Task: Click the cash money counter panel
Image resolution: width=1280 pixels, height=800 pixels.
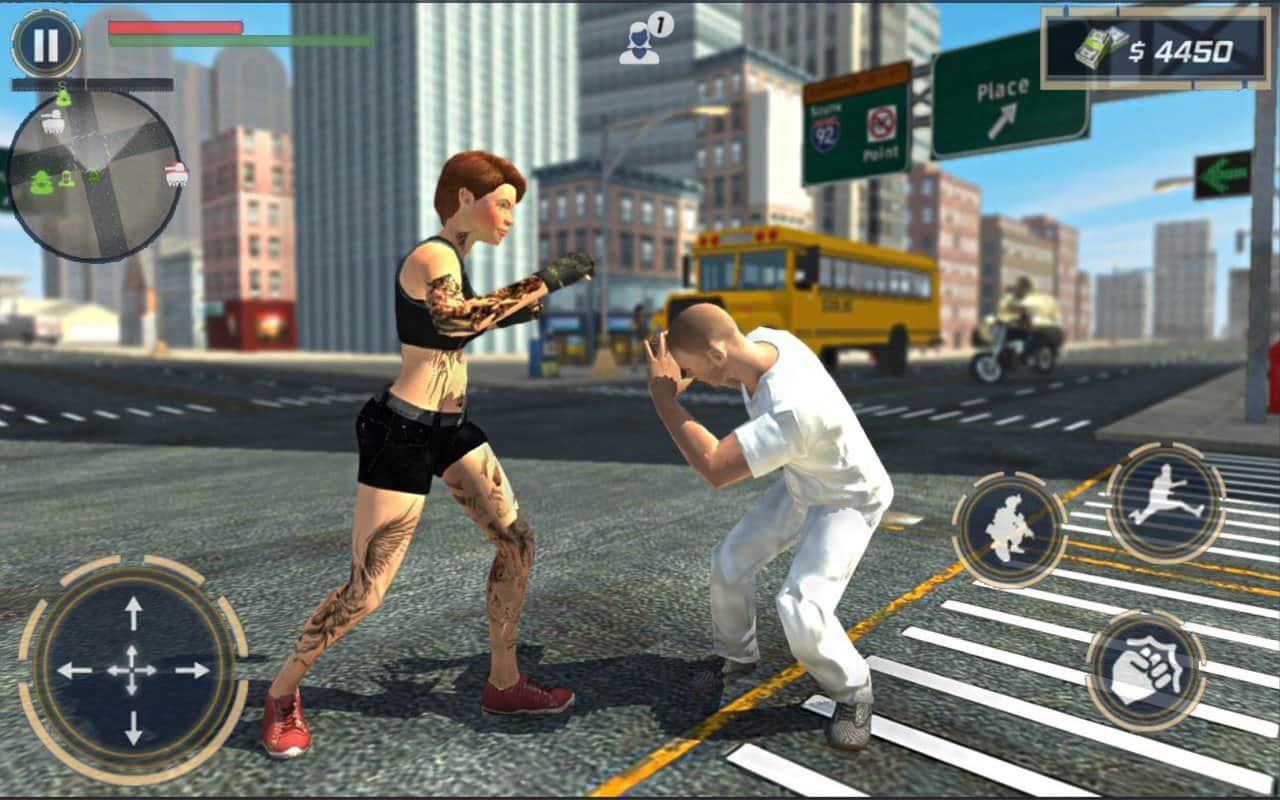Action: tap(1155, 49)
